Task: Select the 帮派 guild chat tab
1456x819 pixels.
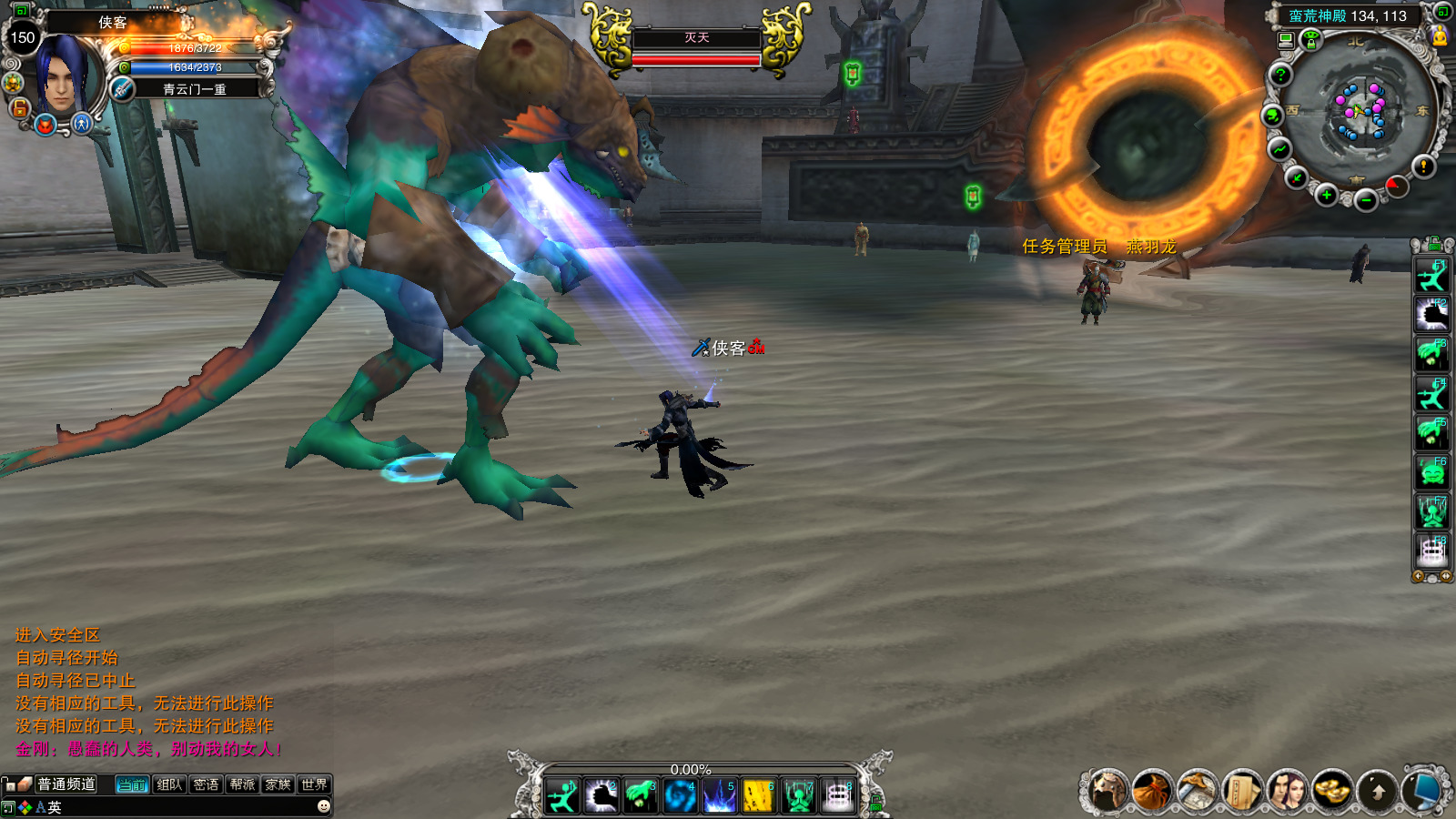Action: (242, 784)
